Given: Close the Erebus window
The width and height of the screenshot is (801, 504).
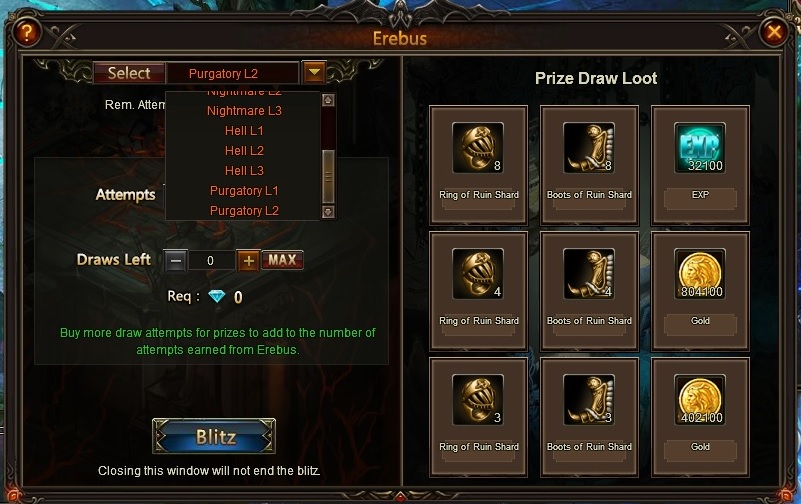Looking at the screenshot, I should (773, 32).
